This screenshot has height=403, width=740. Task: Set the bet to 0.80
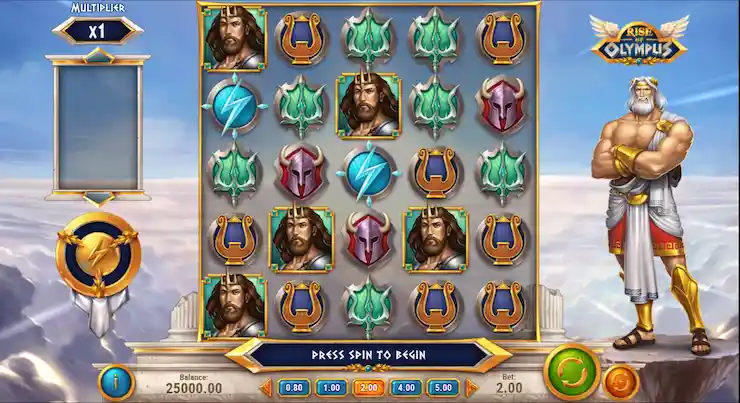294,387
